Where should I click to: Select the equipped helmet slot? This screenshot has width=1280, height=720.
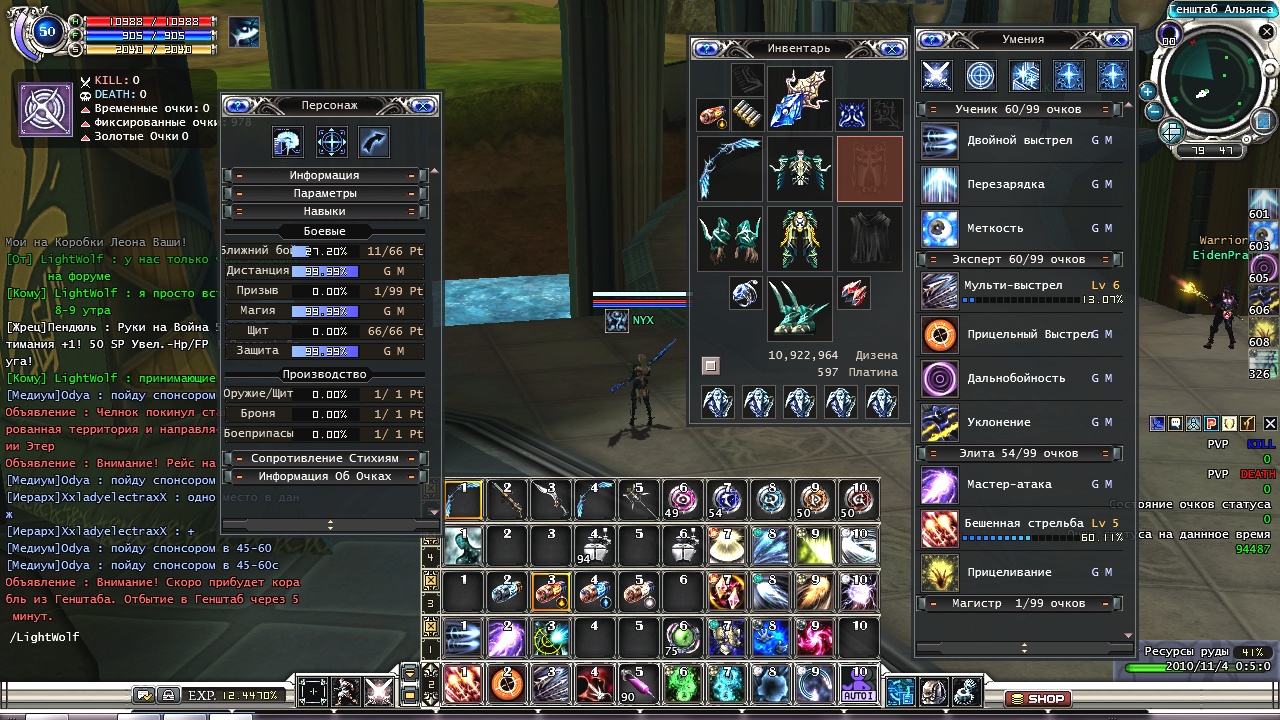click(799, 98)
